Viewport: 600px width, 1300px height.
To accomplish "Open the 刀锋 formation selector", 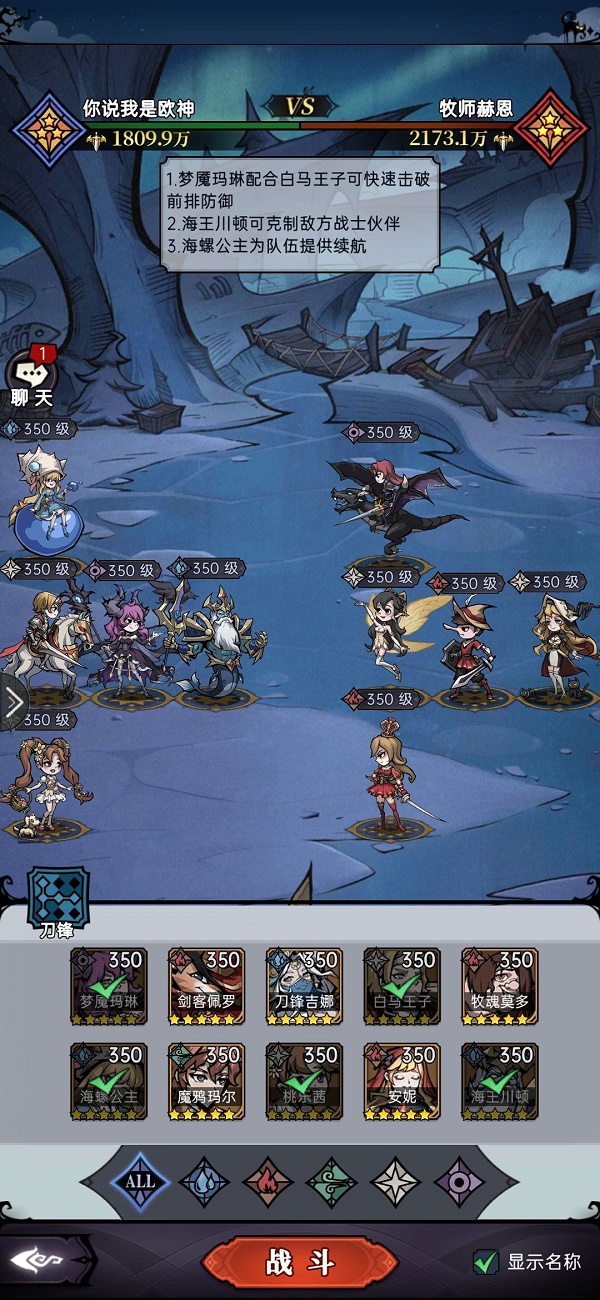I will click(57, 898).
